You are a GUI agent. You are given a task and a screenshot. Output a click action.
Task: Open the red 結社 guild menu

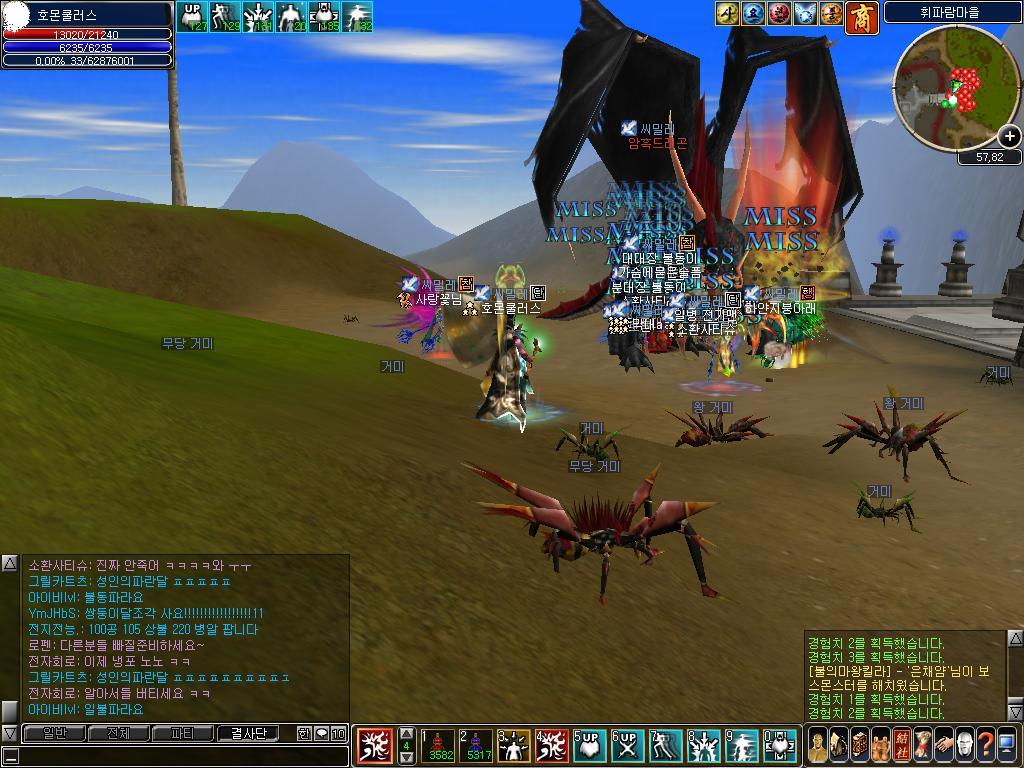901,746
